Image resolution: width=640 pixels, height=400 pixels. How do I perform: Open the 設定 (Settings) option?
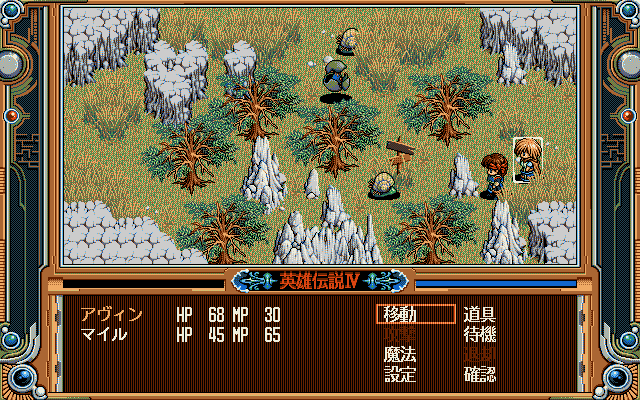coord(401,375)
